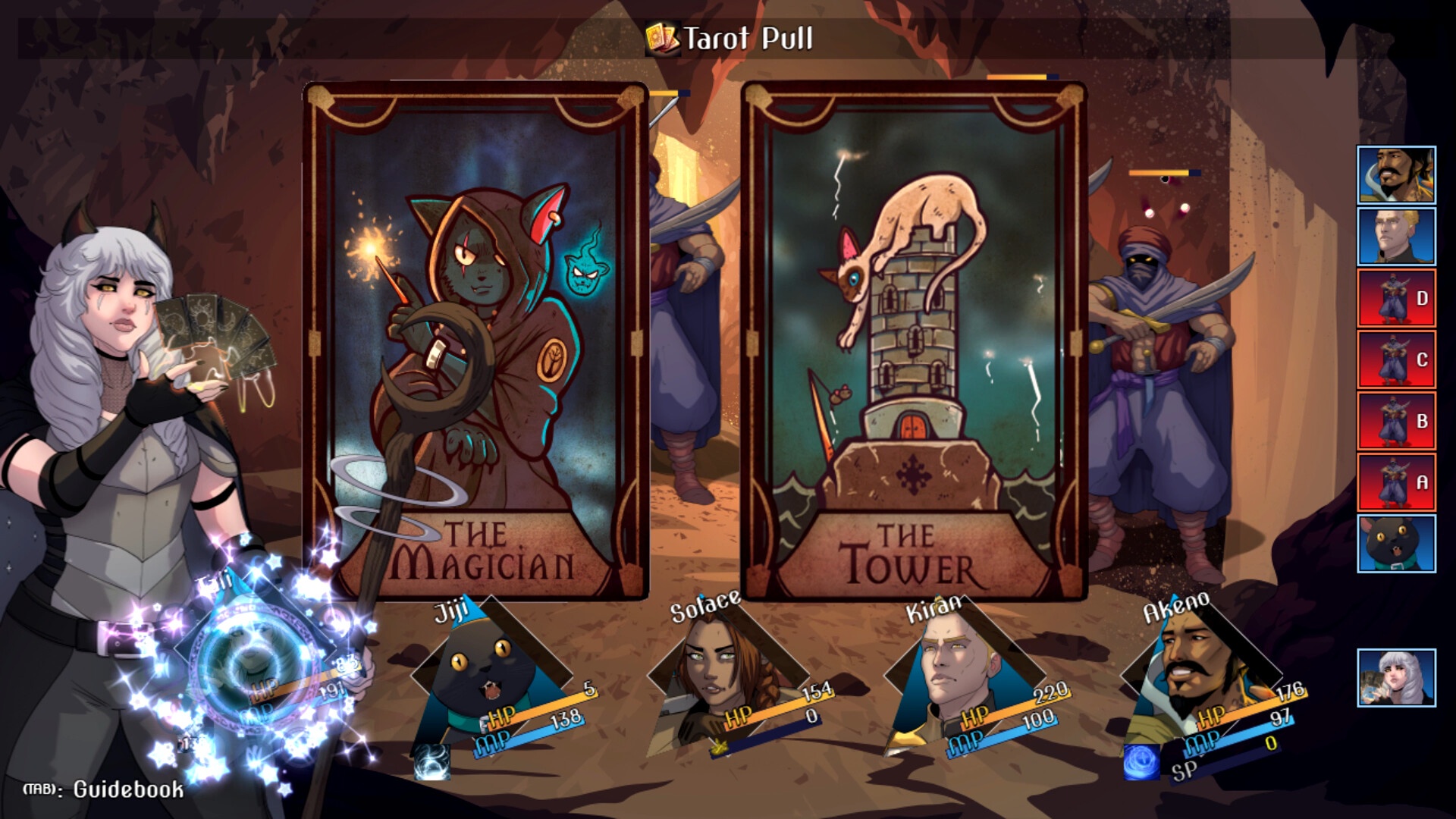Click the blue orb status icon near Akeno
The image size is (1456, 819).
[x=1141, y=761]
